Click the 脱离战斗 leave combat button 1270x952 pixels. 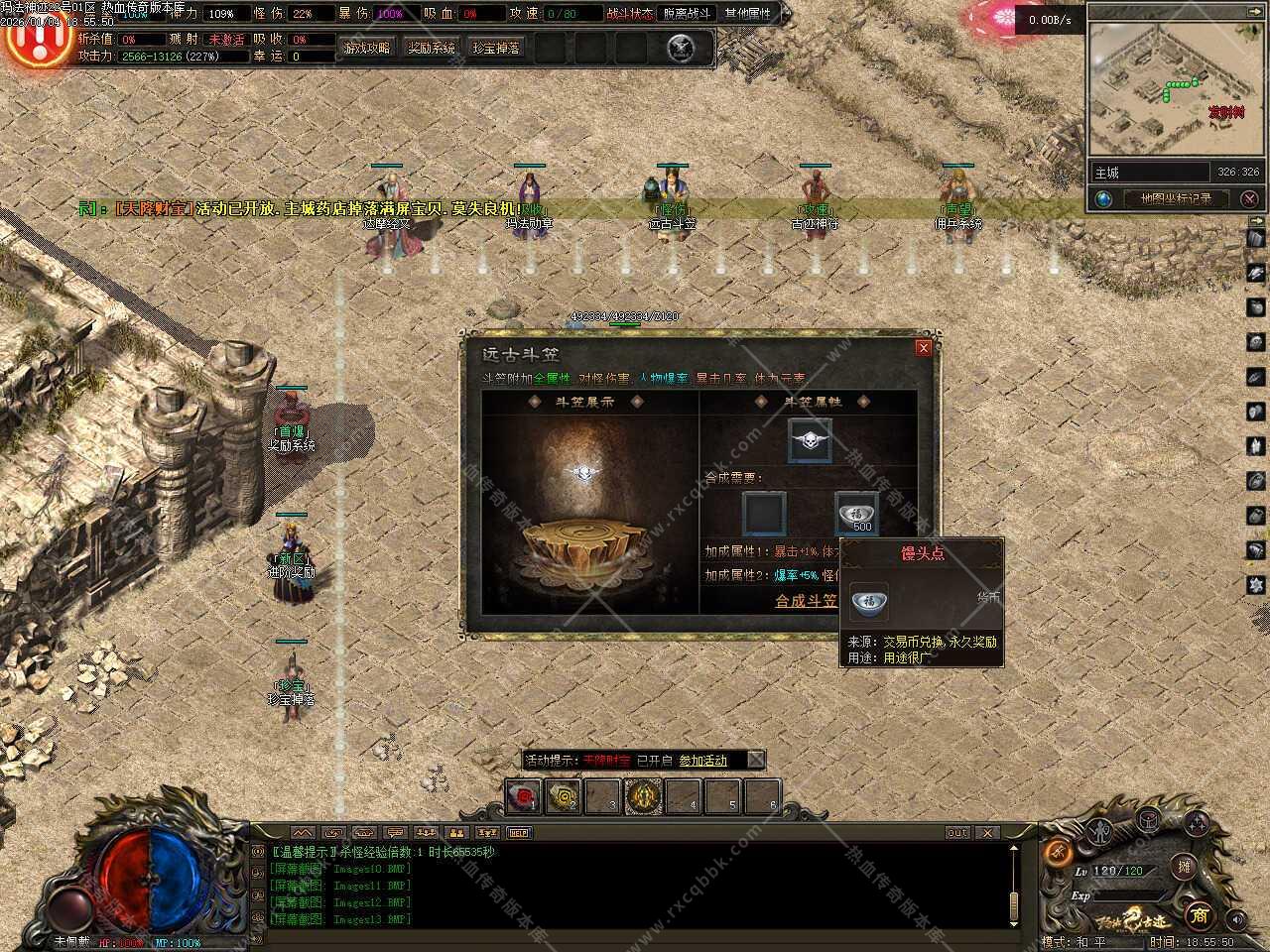[x=687, y=14]
